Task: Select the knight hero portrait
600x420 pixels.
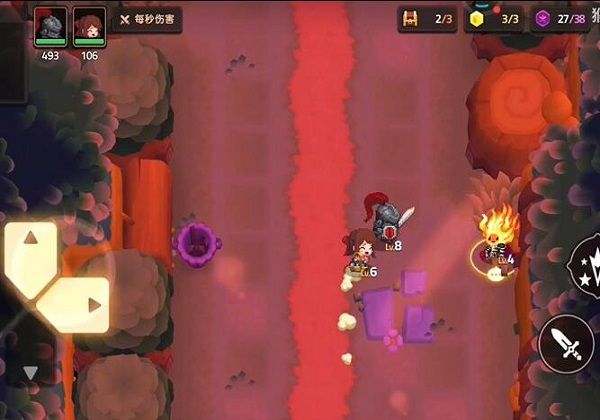Action: (50, 25)
